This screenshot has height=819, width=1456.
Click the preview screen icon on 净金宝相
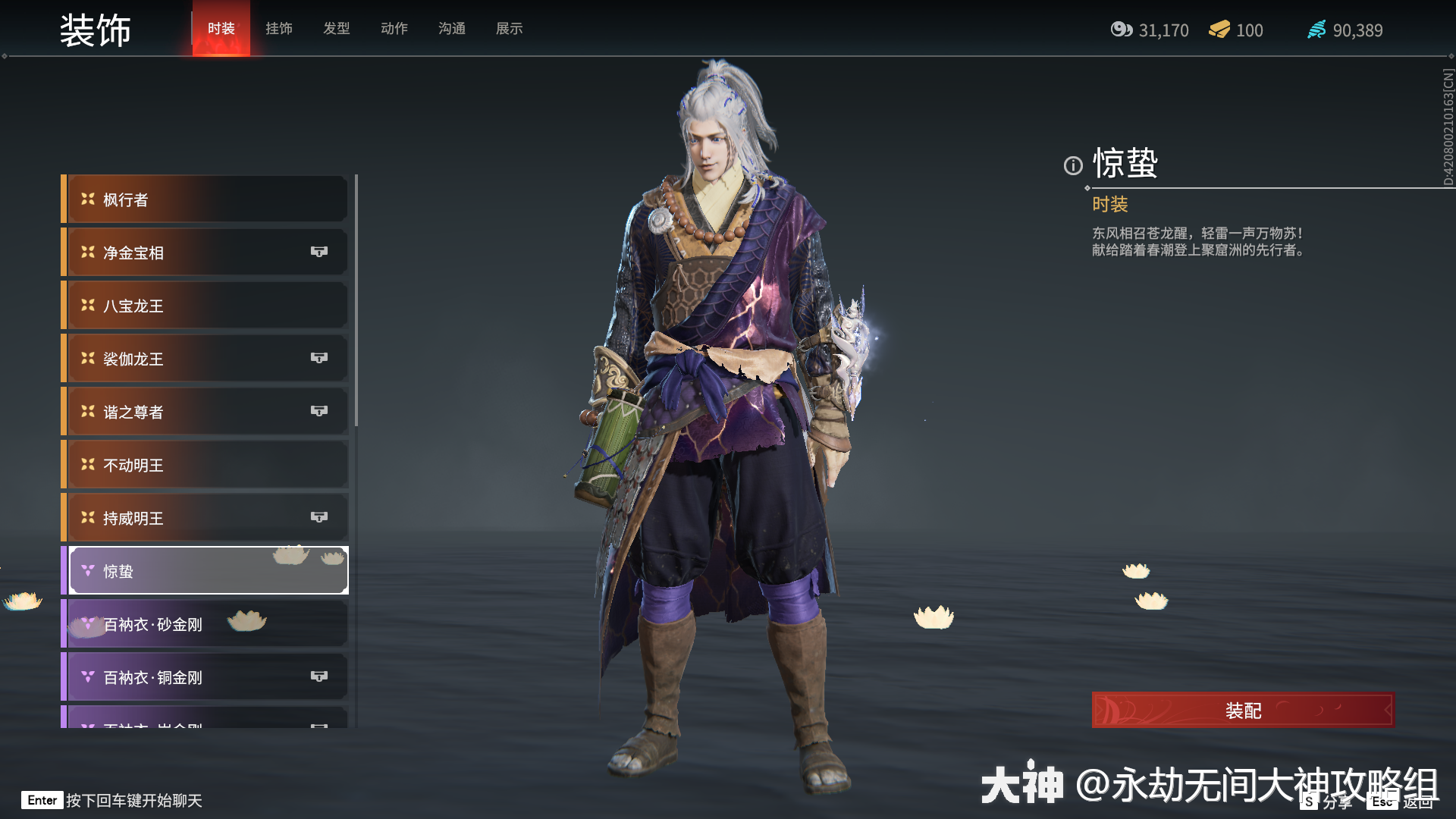[x=319, y=252]
